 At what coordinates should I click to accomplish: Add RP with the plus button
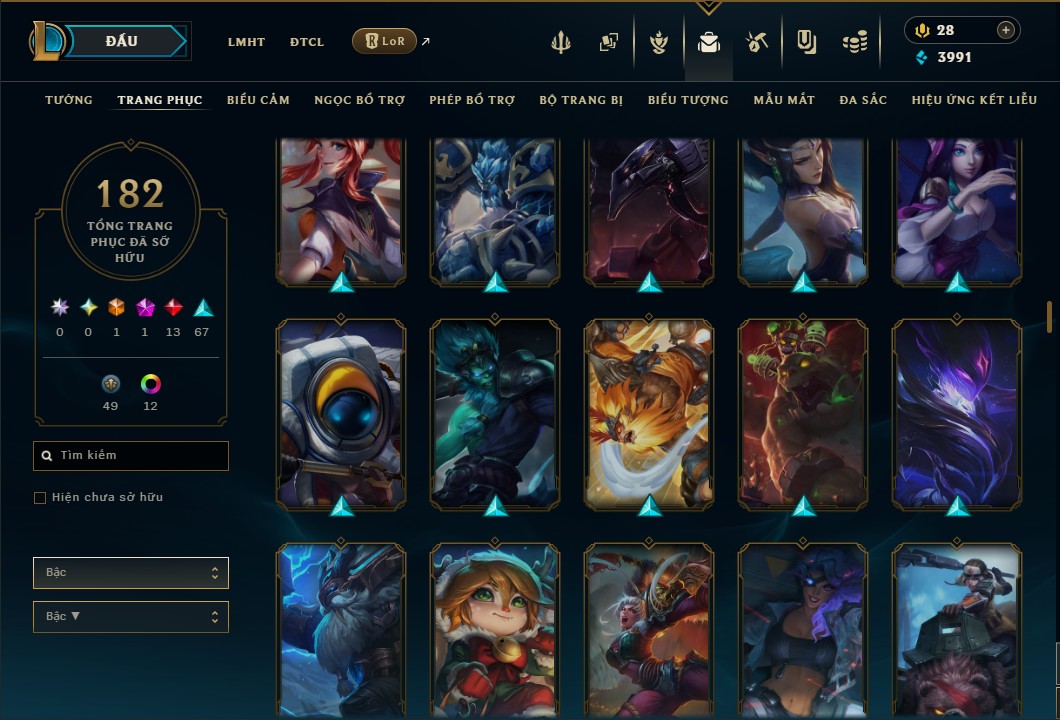(x=1005, y=30)
